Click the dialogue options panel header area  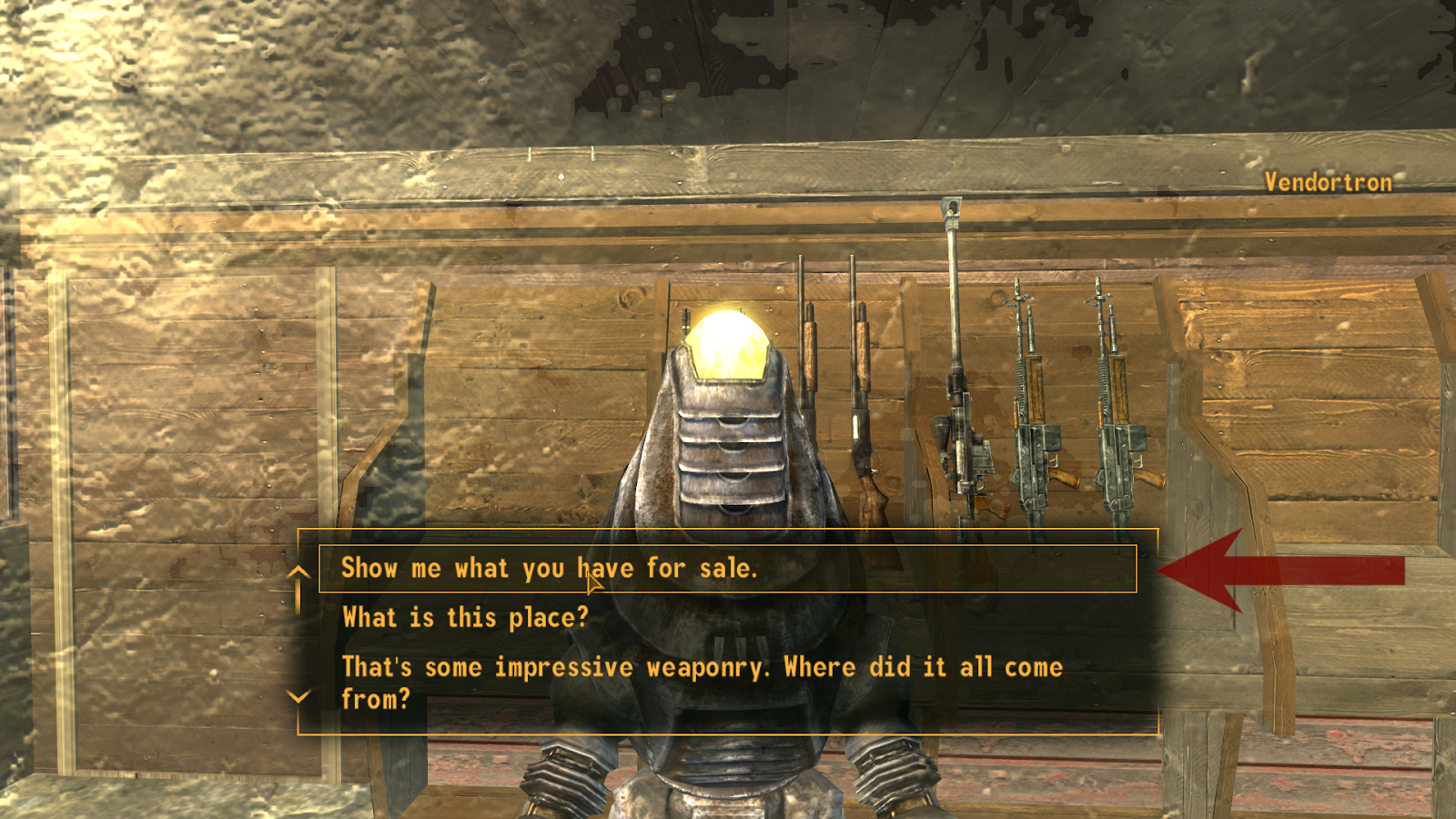coord(728,539)
